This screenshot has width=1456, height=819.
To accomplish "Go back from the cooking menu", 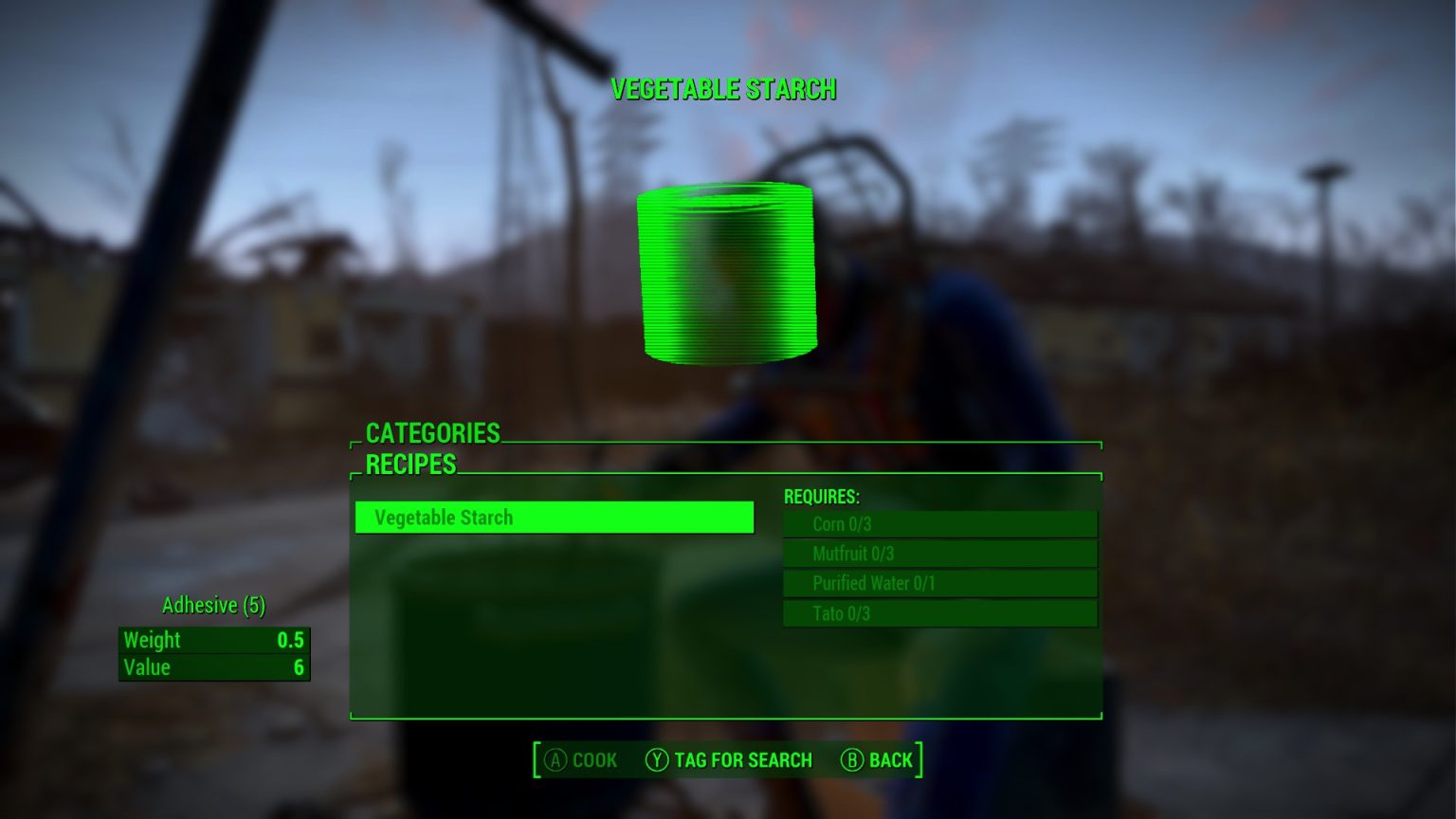I will coord(877,760).
